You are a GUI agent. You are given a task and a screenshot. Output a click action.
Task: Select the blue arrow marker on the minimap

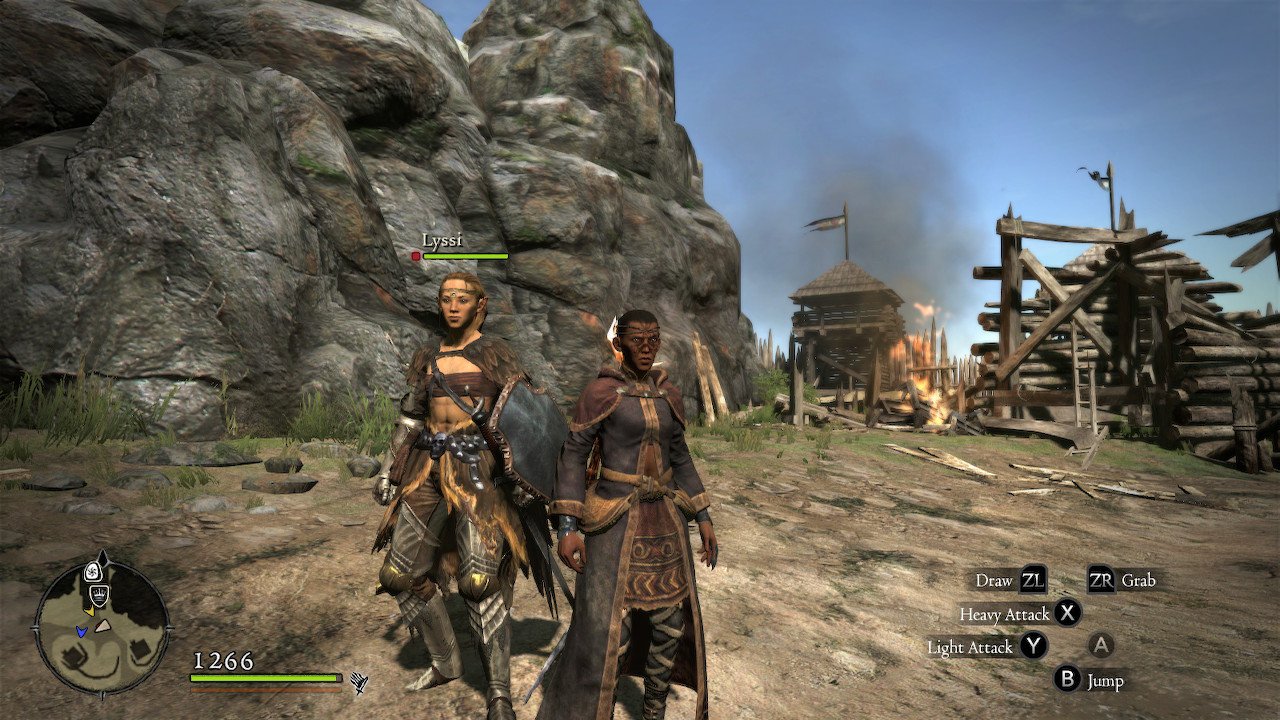[x=81, y=631]
